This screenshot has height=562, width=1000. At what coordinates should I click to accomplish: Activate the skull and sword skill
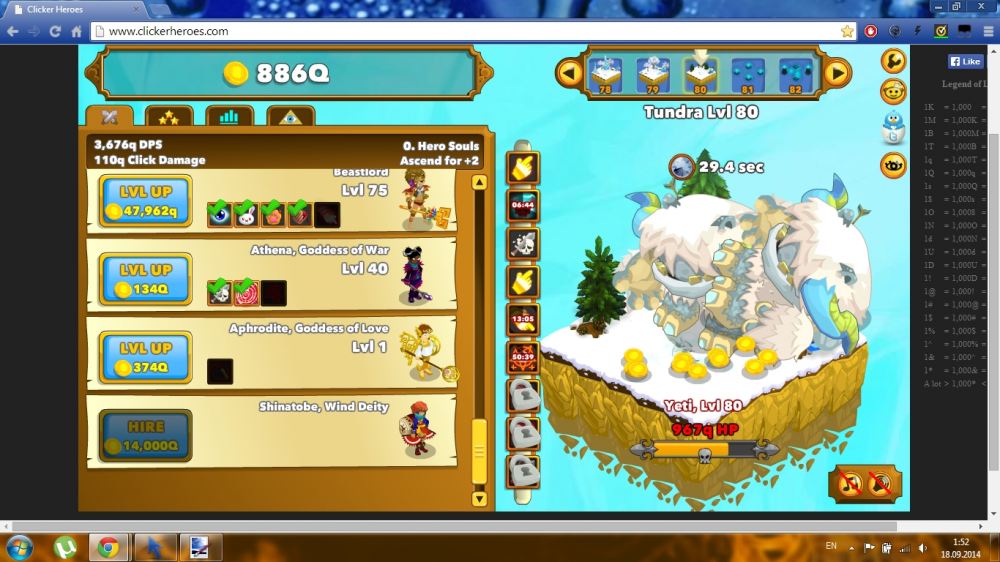tap(524, 243)
